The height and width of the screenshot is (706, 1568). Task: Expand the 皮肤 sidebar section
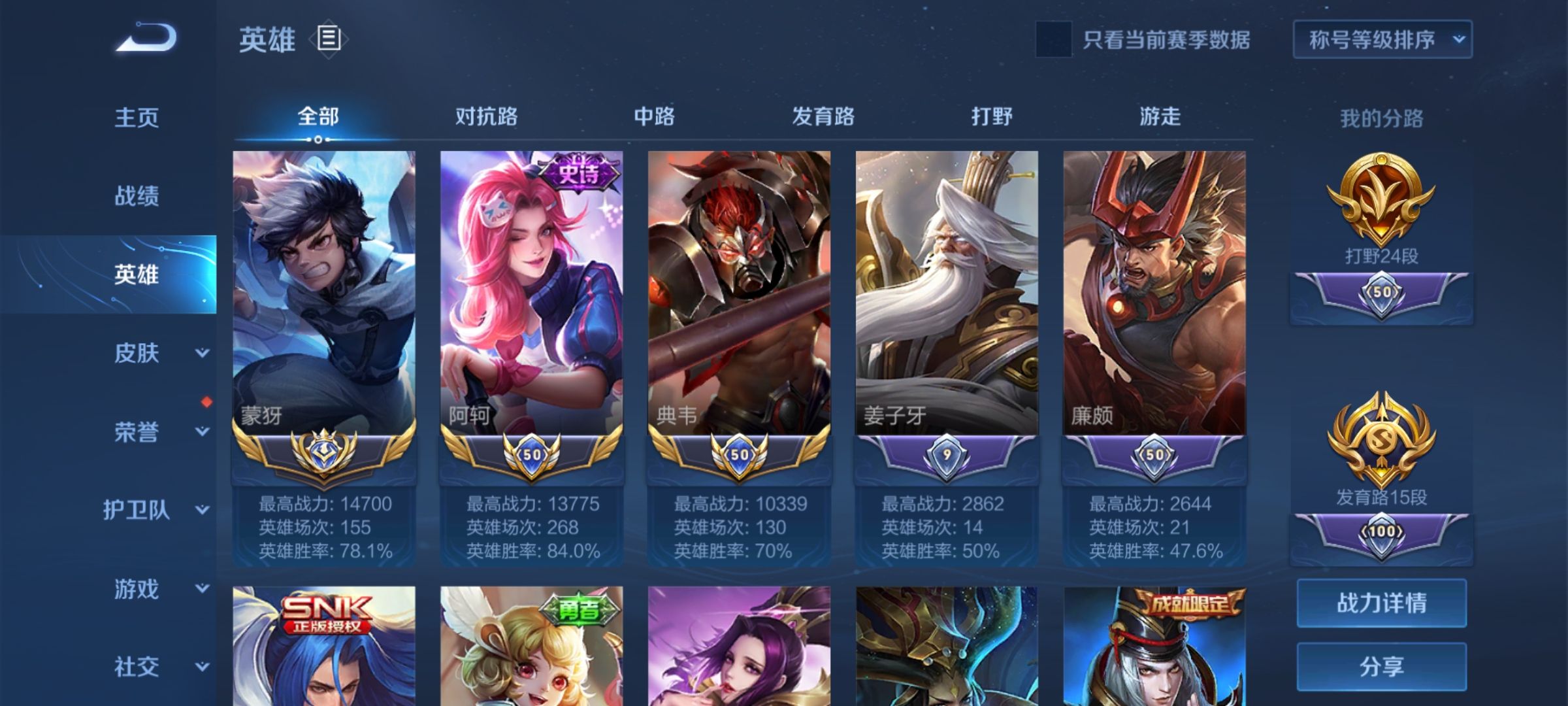137,353
